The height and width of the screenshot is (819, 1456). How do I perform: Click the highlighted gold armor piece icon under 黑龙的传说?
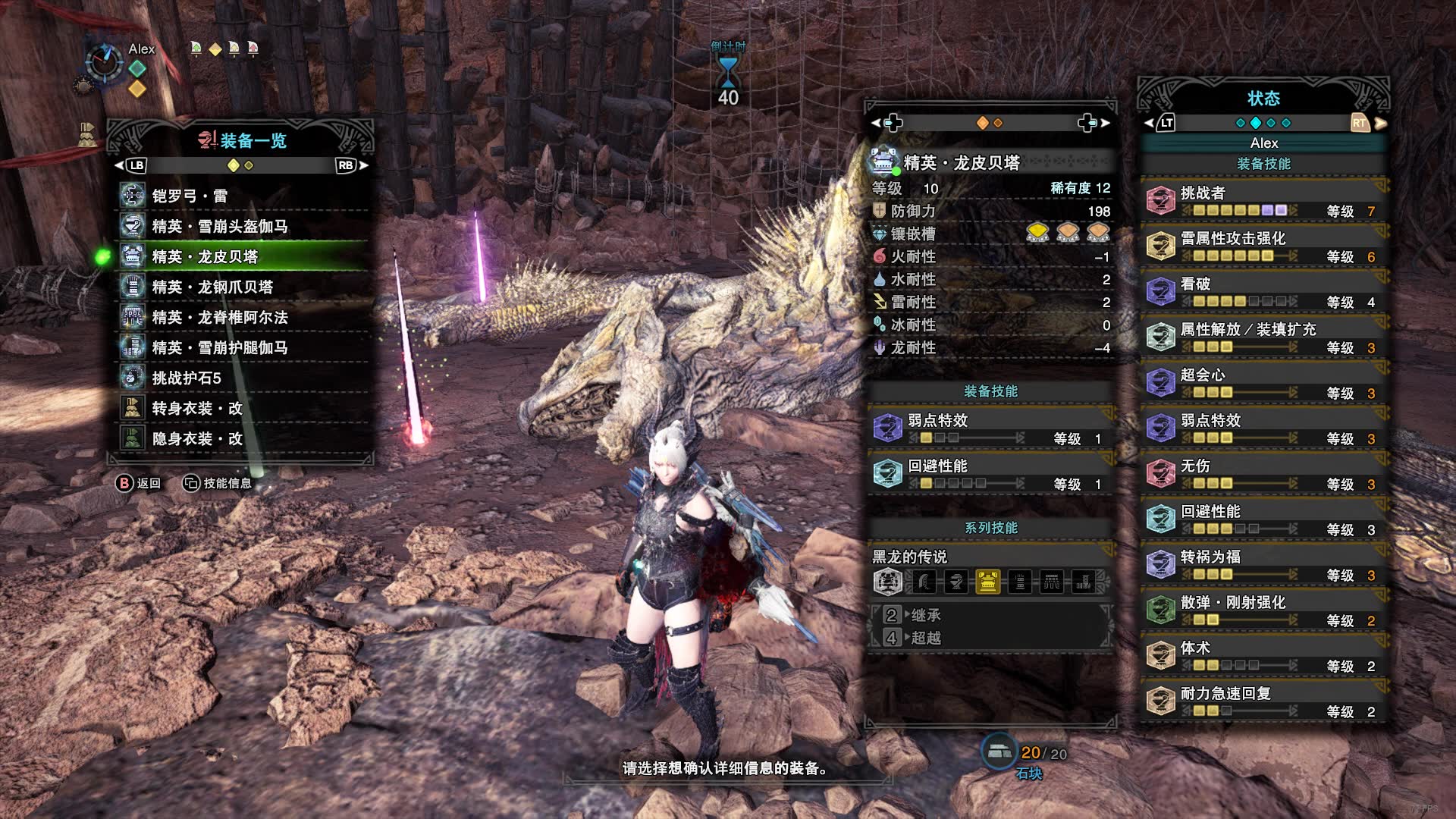pyautogui.click(x=987, y=582)
